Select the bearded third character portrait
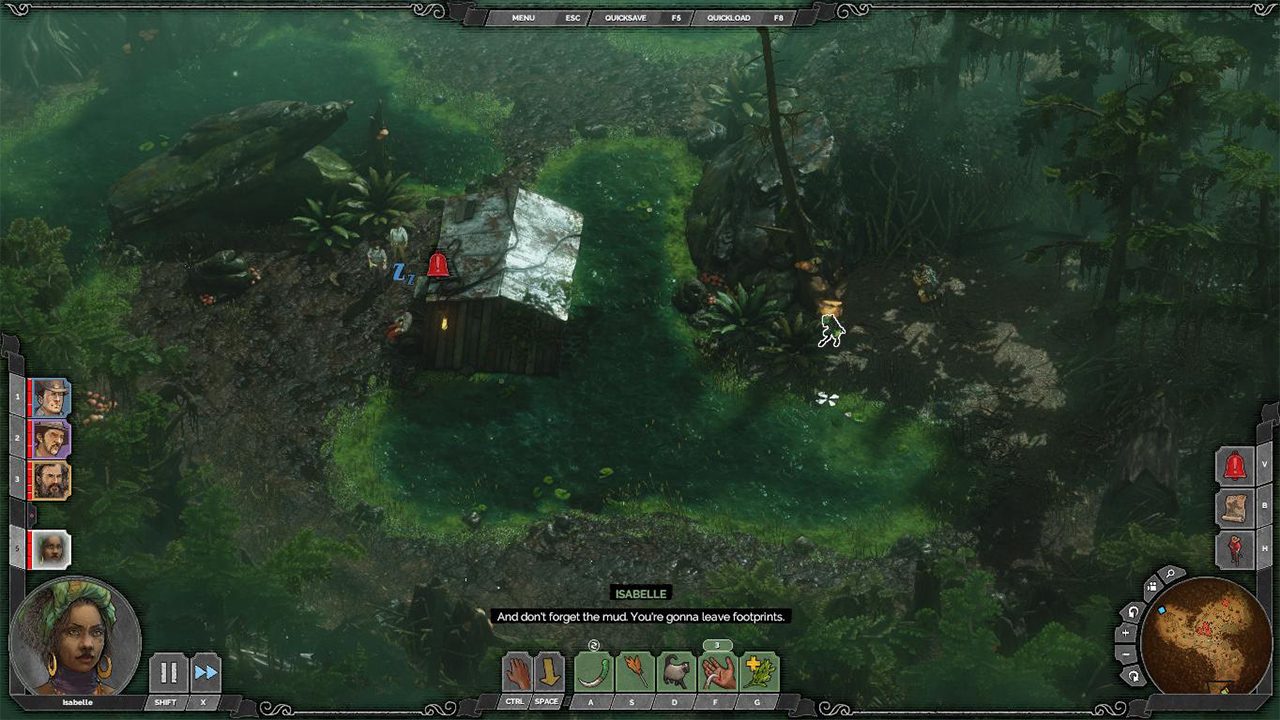 (x=50, y=480)
